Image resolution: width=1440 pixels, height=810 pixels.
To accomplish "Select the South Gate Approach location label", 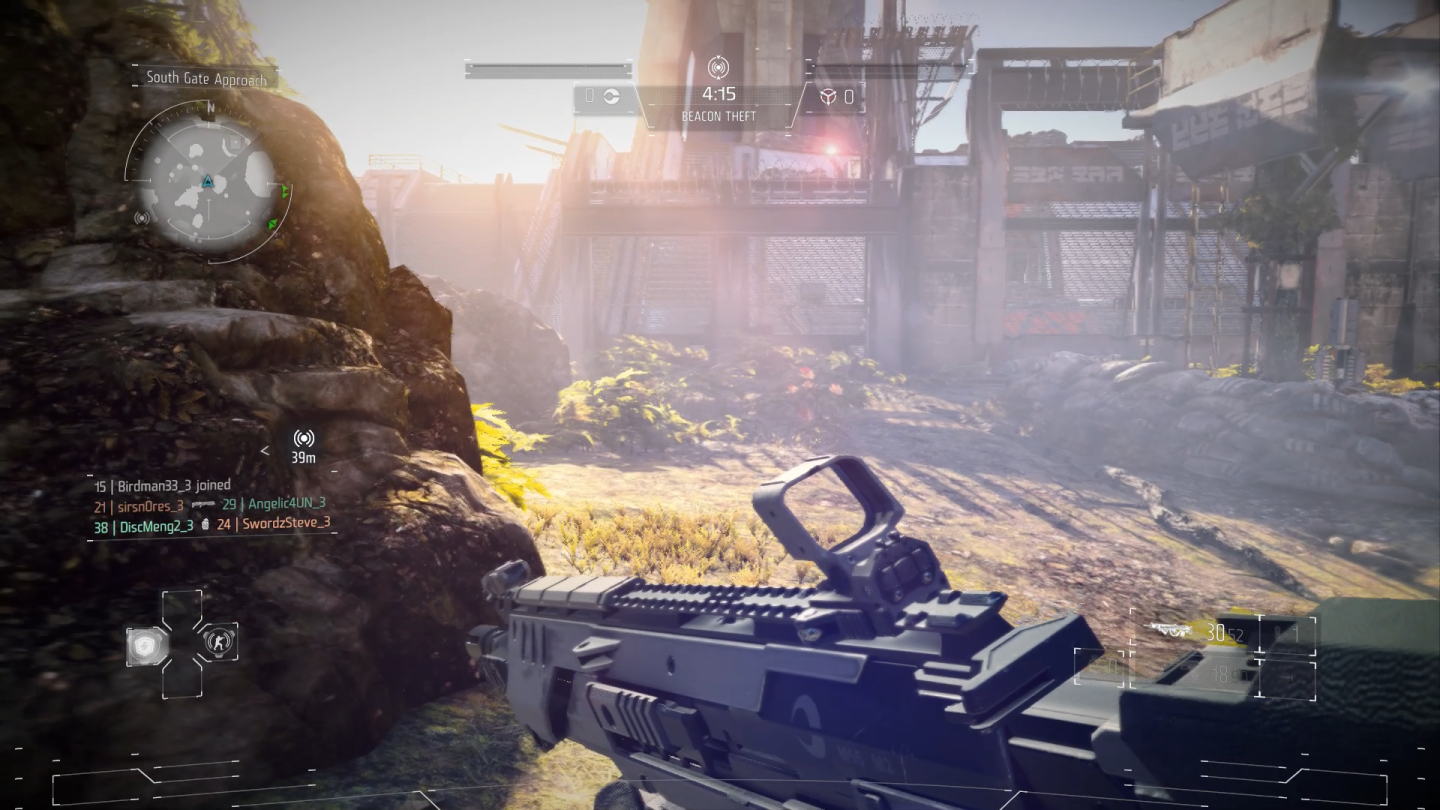I will 207,78.
